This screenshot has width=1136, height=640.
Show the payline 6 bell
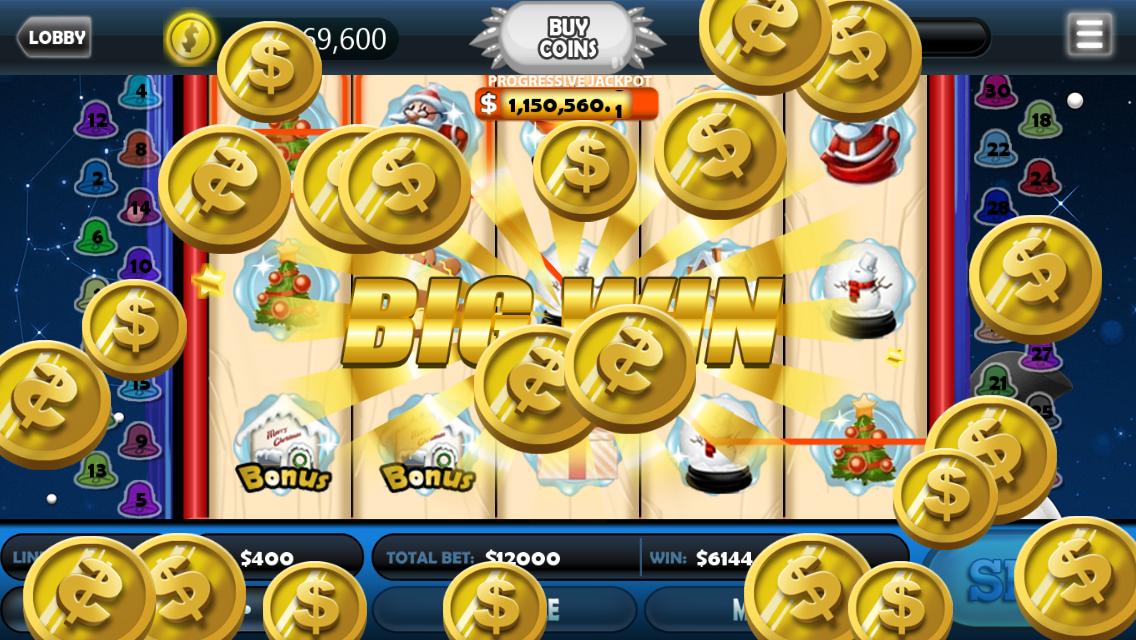coord(96,238)
